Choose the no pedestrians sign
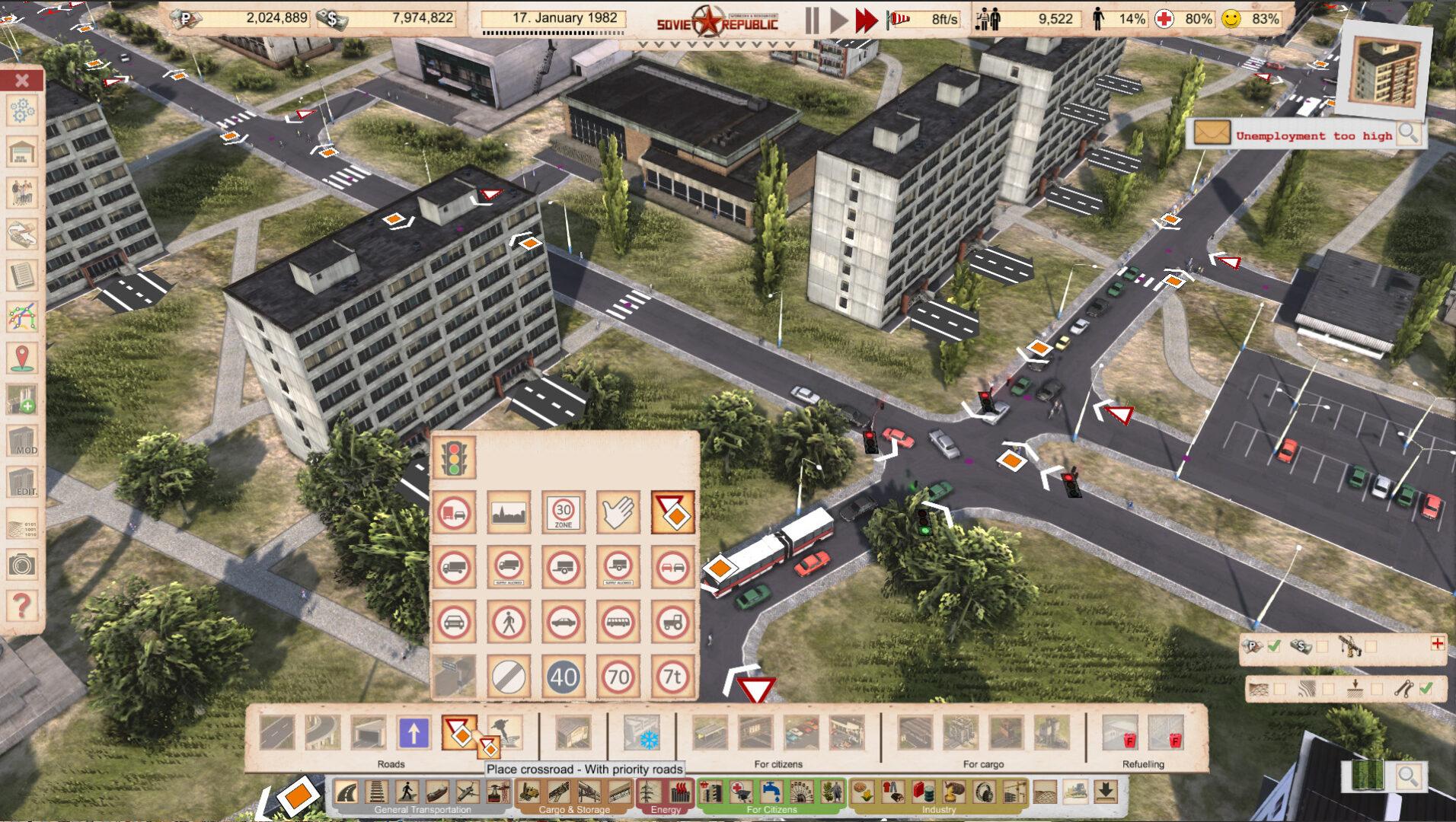Screen dimensions: 1456x822 (509, 622)
